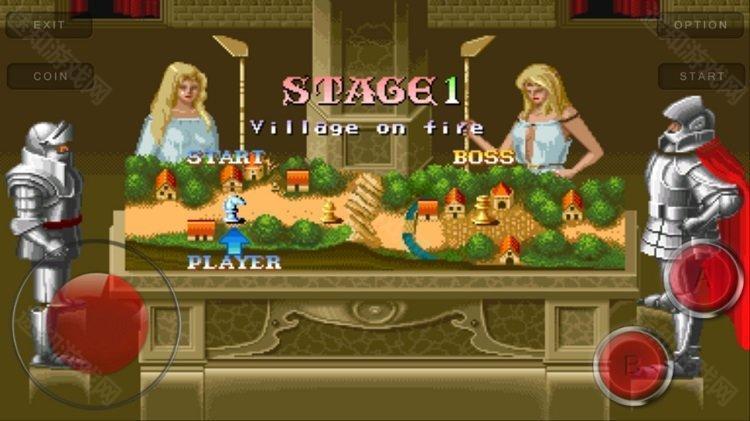Insert a credit with the COIN button
750x421 pixels.
click(50, 76)
